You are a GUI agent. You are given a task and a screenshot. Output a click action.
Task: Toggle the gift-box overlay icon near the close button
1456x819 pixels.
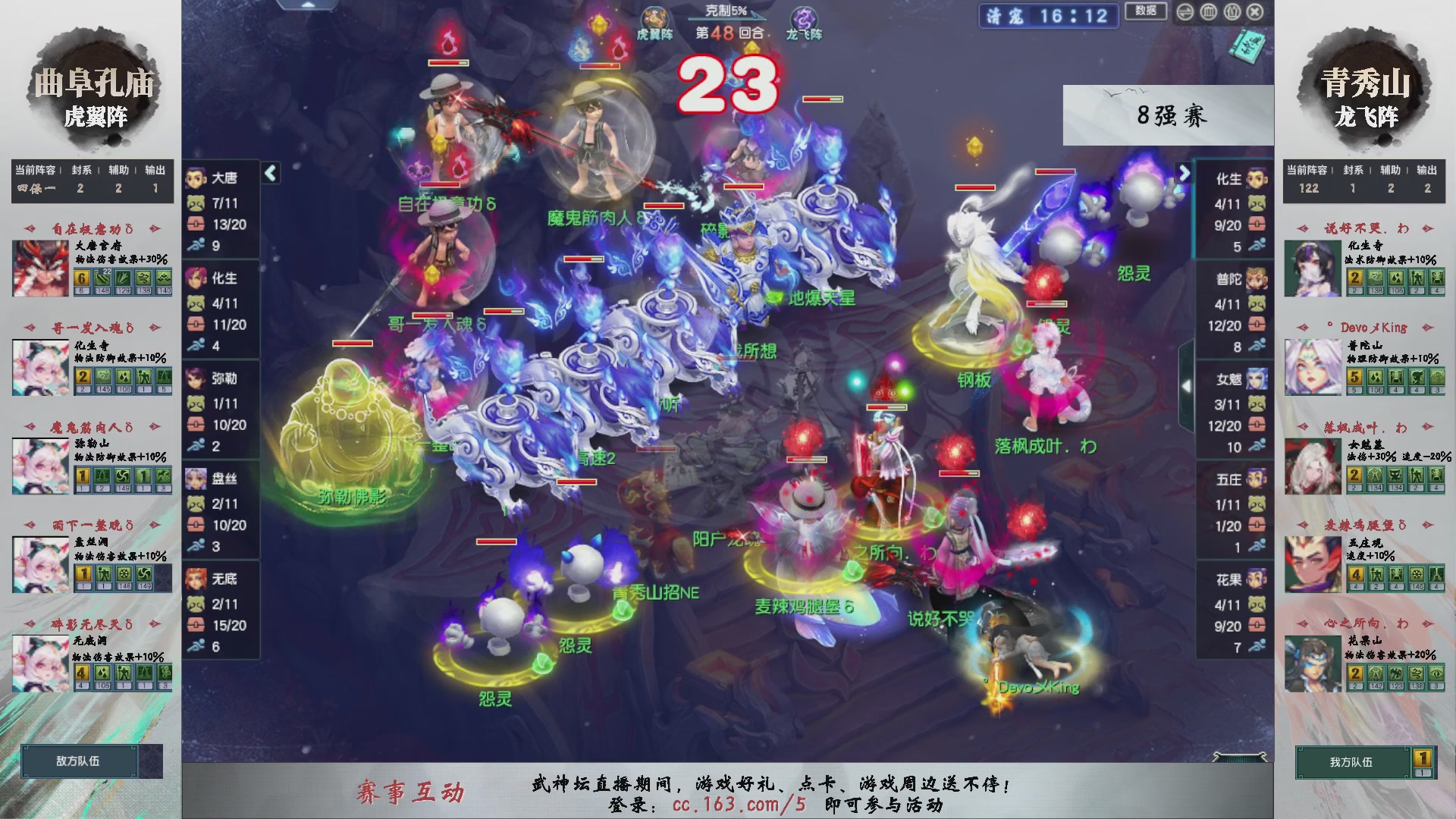pyautogui.click(x=1233, y=11)
